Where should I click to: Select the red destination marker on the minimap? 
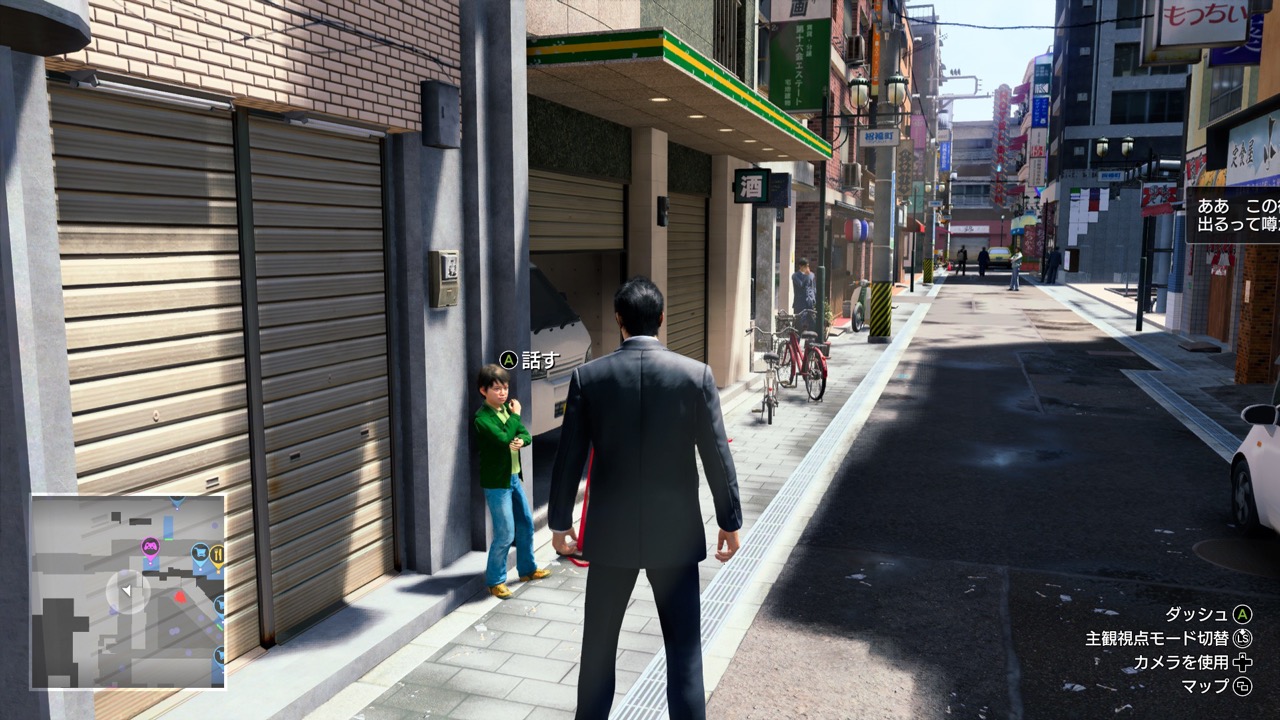tap(180, 595)
